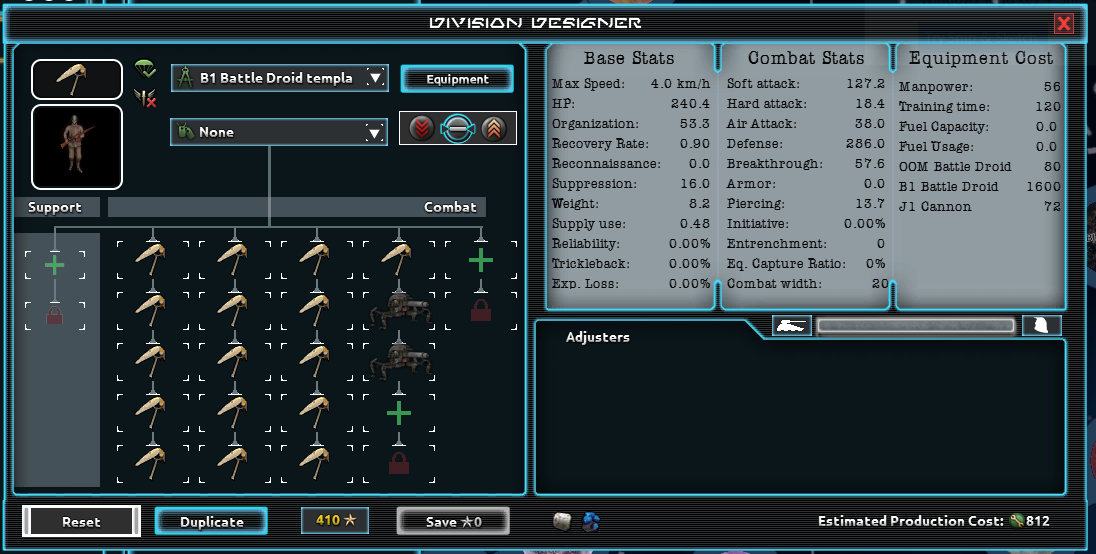Image resolution: width=1096 pixels, height=554 pixels.
Task: Click the dice icon
Action: (x=563, y=521)
